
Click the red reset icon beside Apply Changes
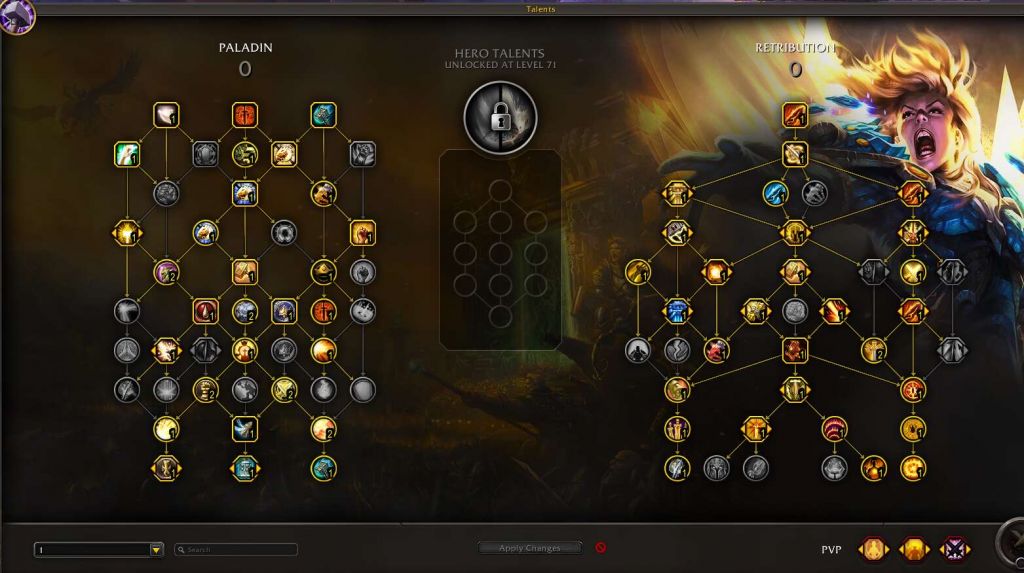(x=601, y=548)
